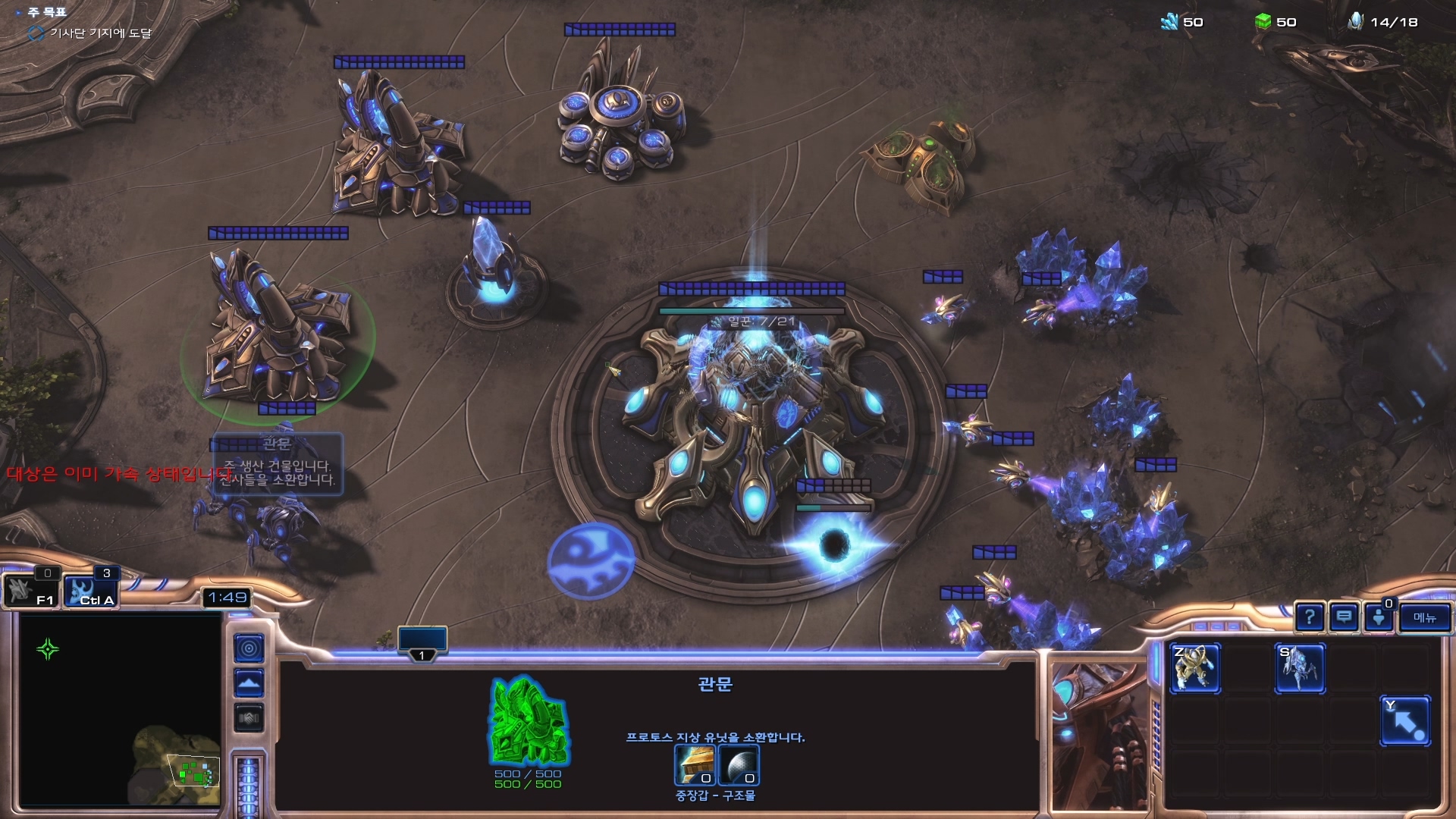Open the help question mark button
The image size is (1456, 819).
[1310, 618]
